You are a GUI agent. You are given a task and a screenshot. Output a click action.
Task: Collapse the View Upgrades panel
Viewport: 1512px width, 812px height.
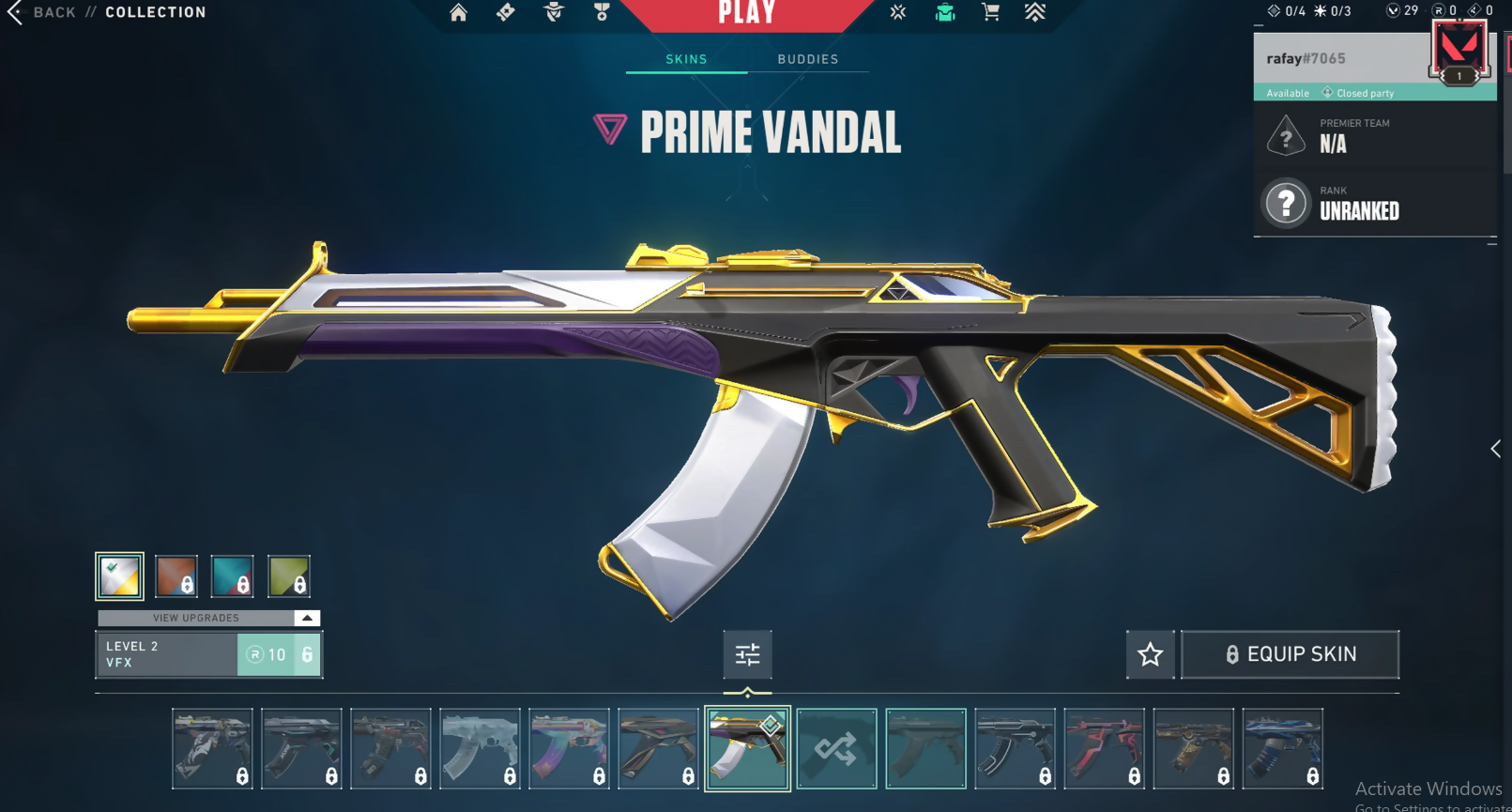pyautogui.click(x=307, y=618)
